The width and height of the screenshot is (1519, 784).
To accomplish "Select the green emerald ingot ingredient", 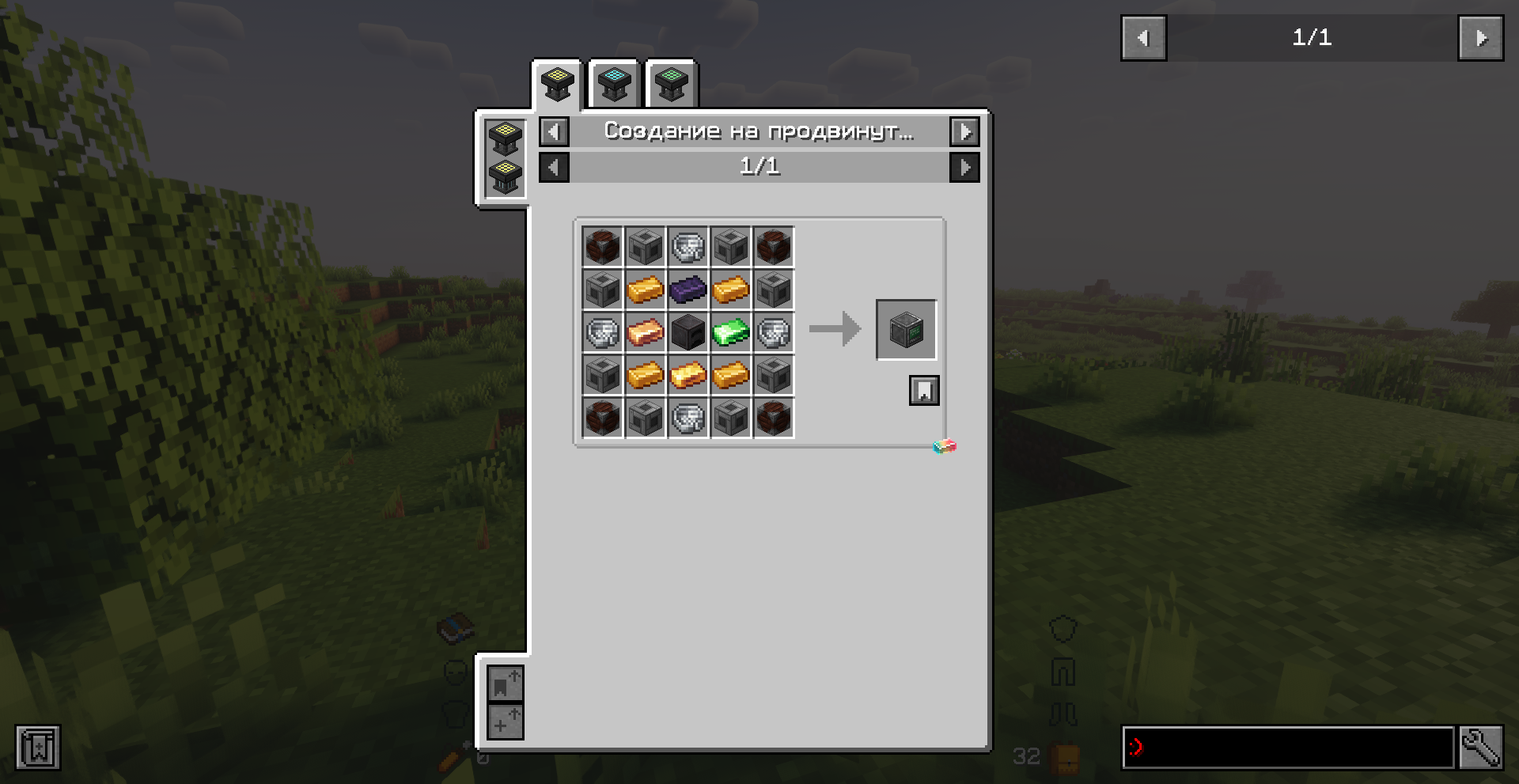I will tap(730, 332).
